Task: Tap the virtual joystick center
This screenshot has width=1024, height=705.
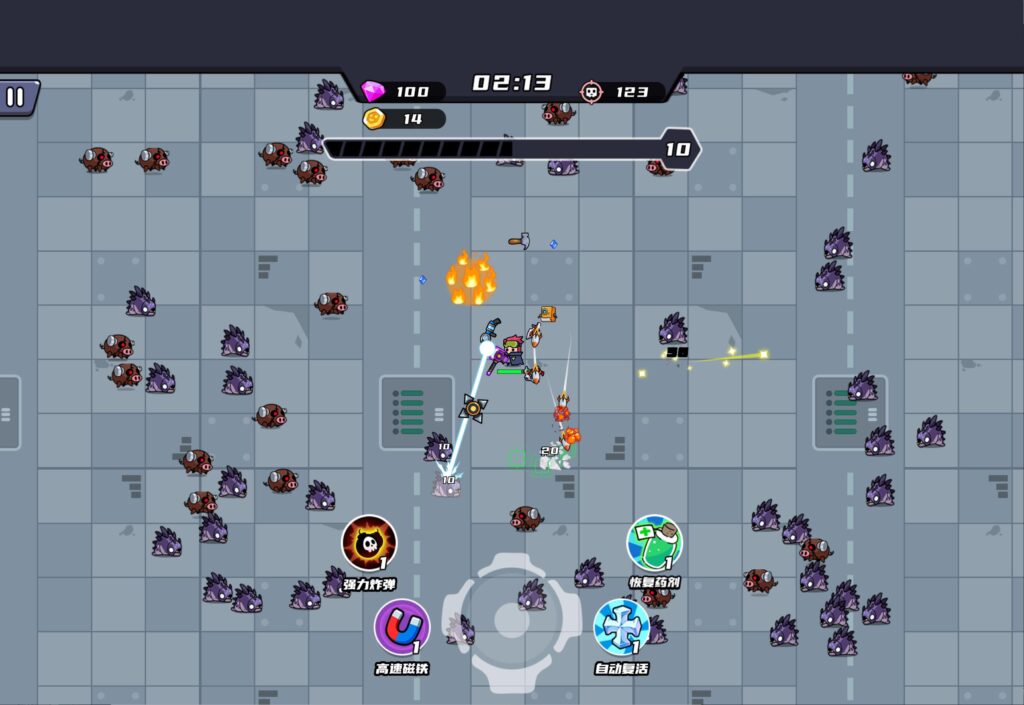Action: click(x=511, y=623)
